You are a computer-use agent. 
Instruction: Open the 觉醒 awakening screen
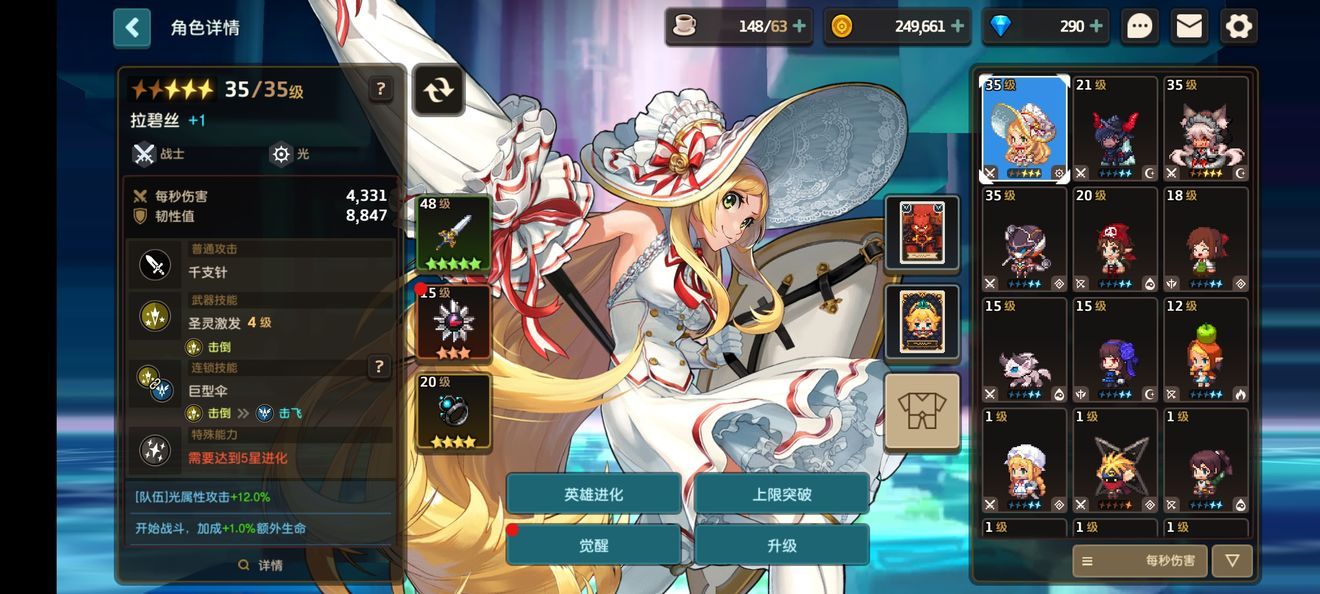[x=593, y=546]
